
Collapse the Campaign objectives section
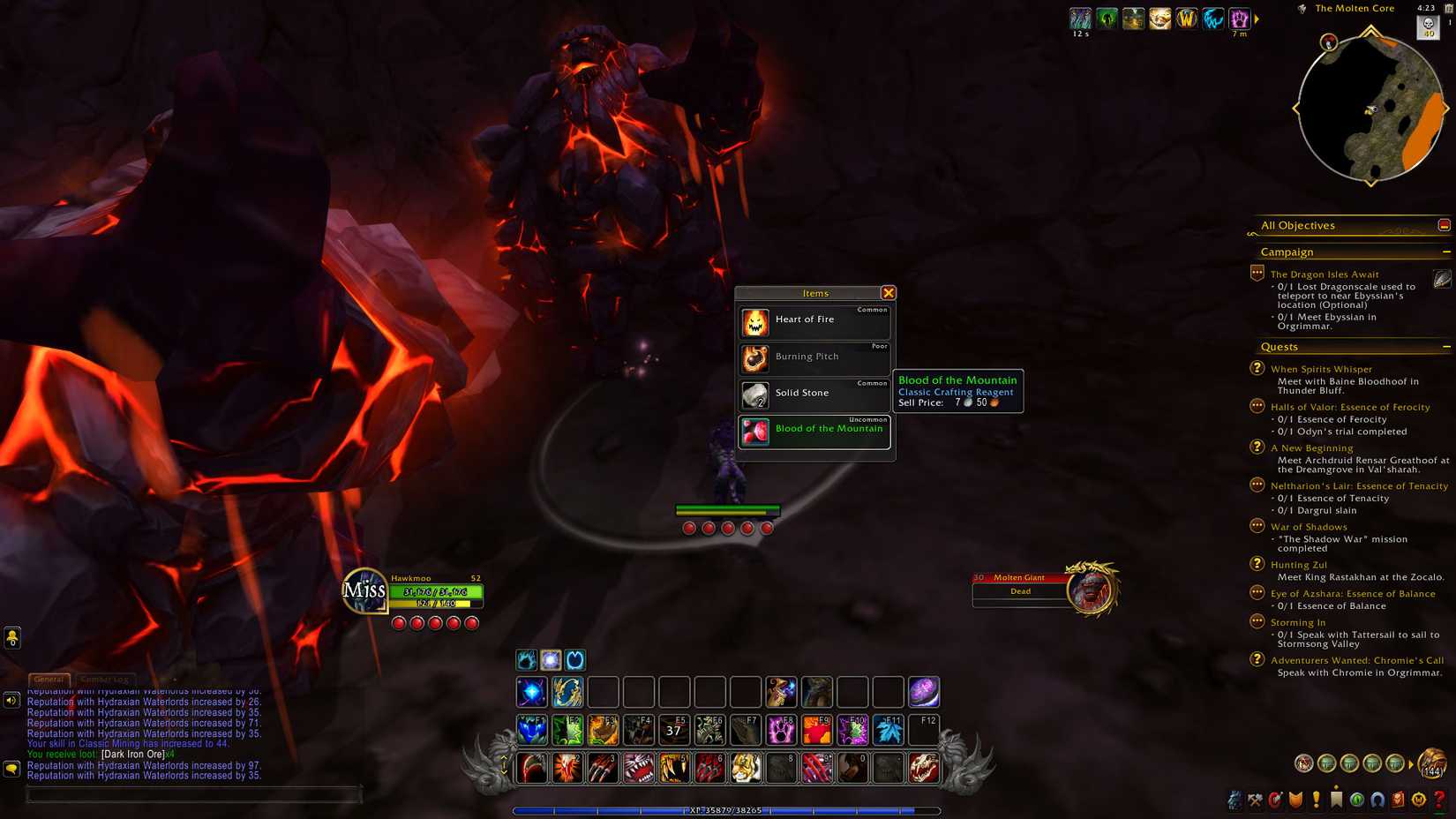coord(1447,252)
